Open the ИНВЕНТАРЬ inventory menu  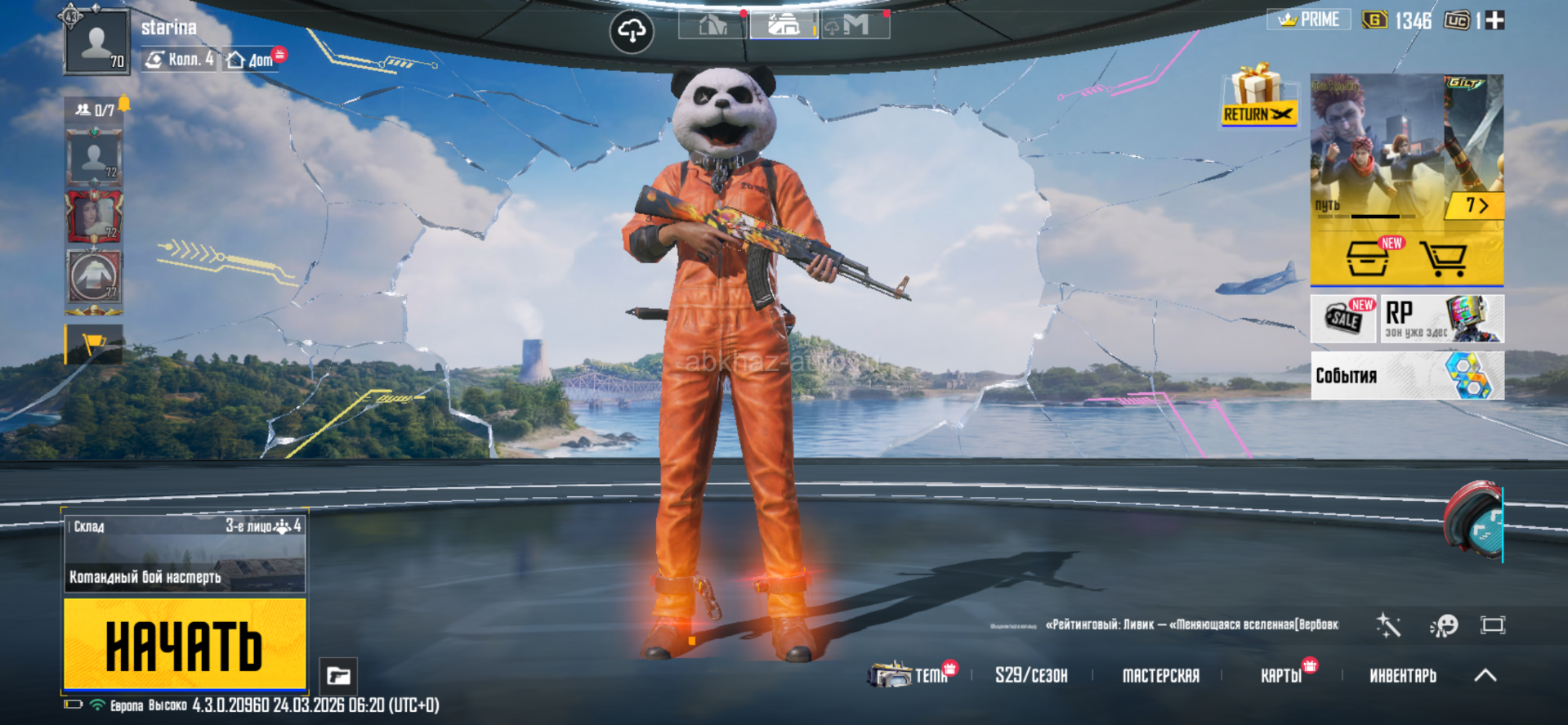point(1402,675)
